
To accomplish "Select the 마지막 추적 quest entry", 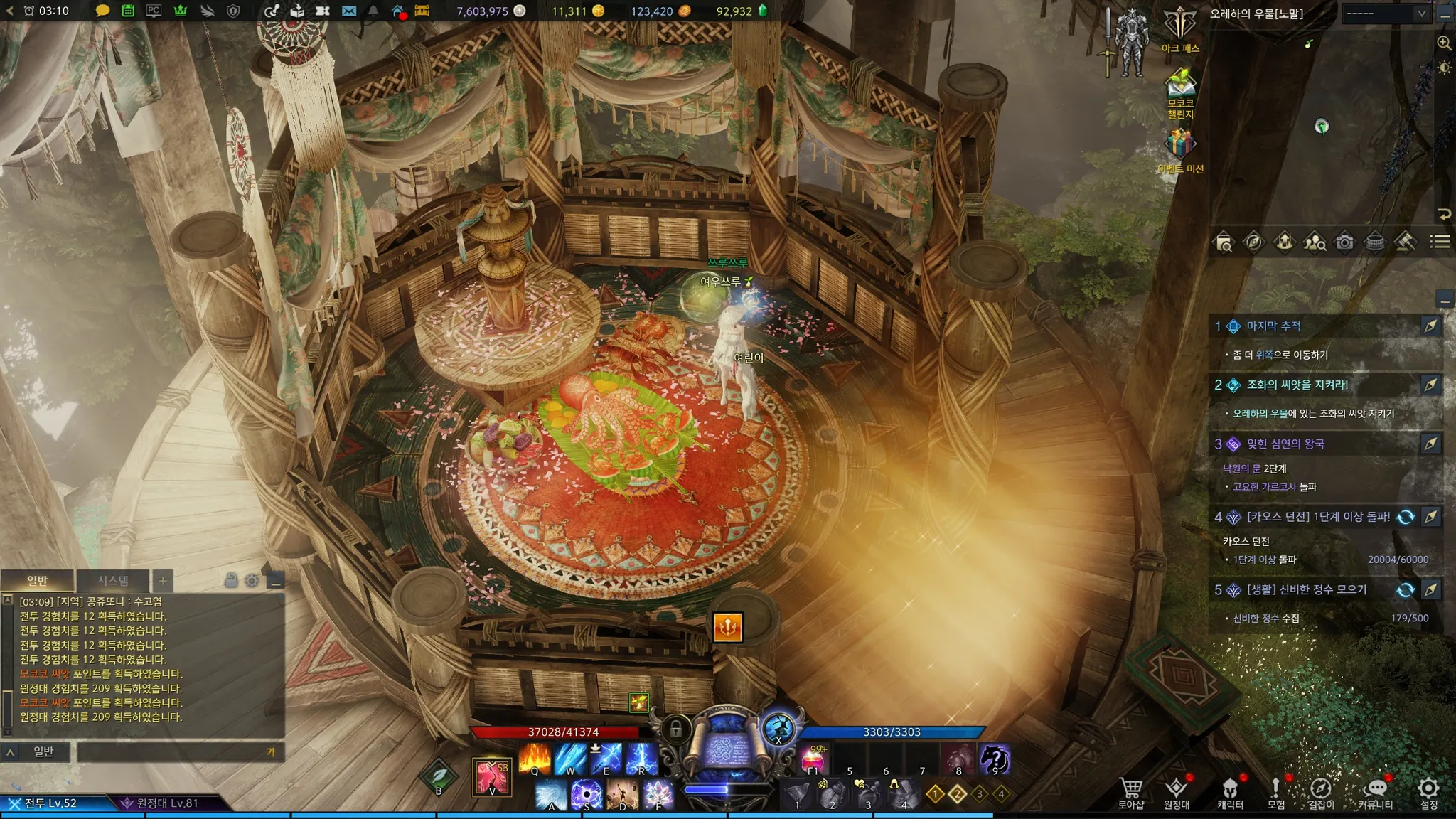I will [1273, 326].
